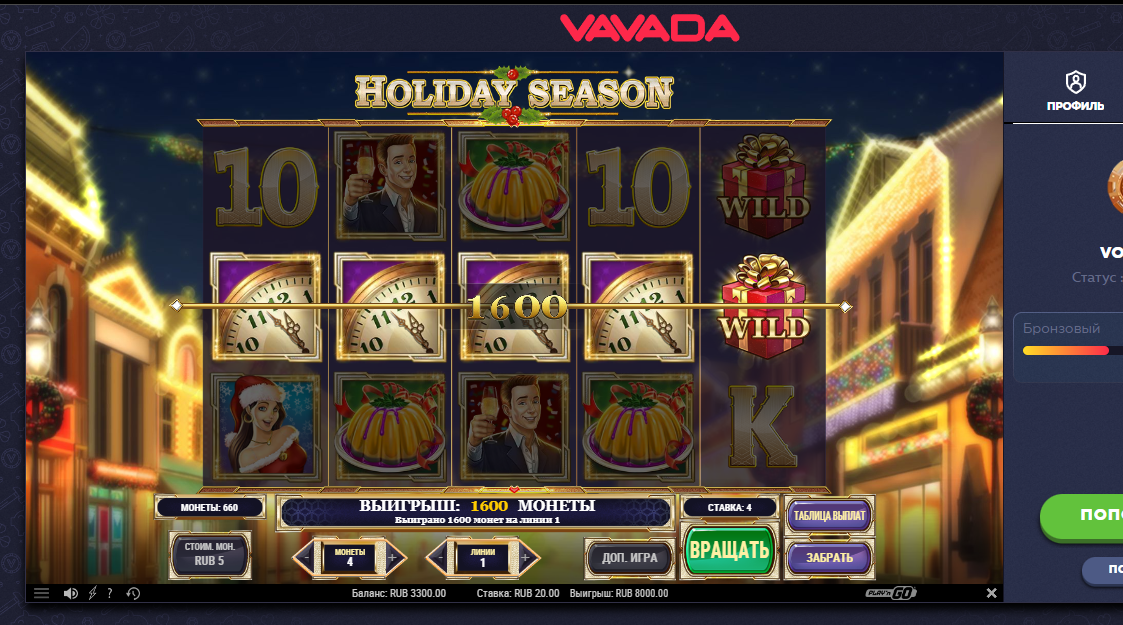Open the hamburger menu in the bottom bar

41,593
